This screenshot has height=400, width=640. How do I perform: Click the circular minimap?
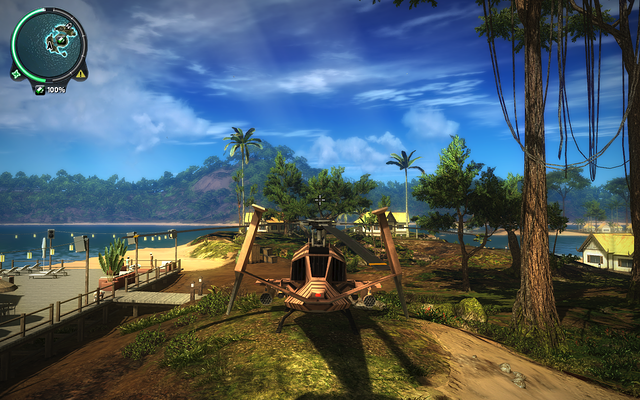coord(48,45)
